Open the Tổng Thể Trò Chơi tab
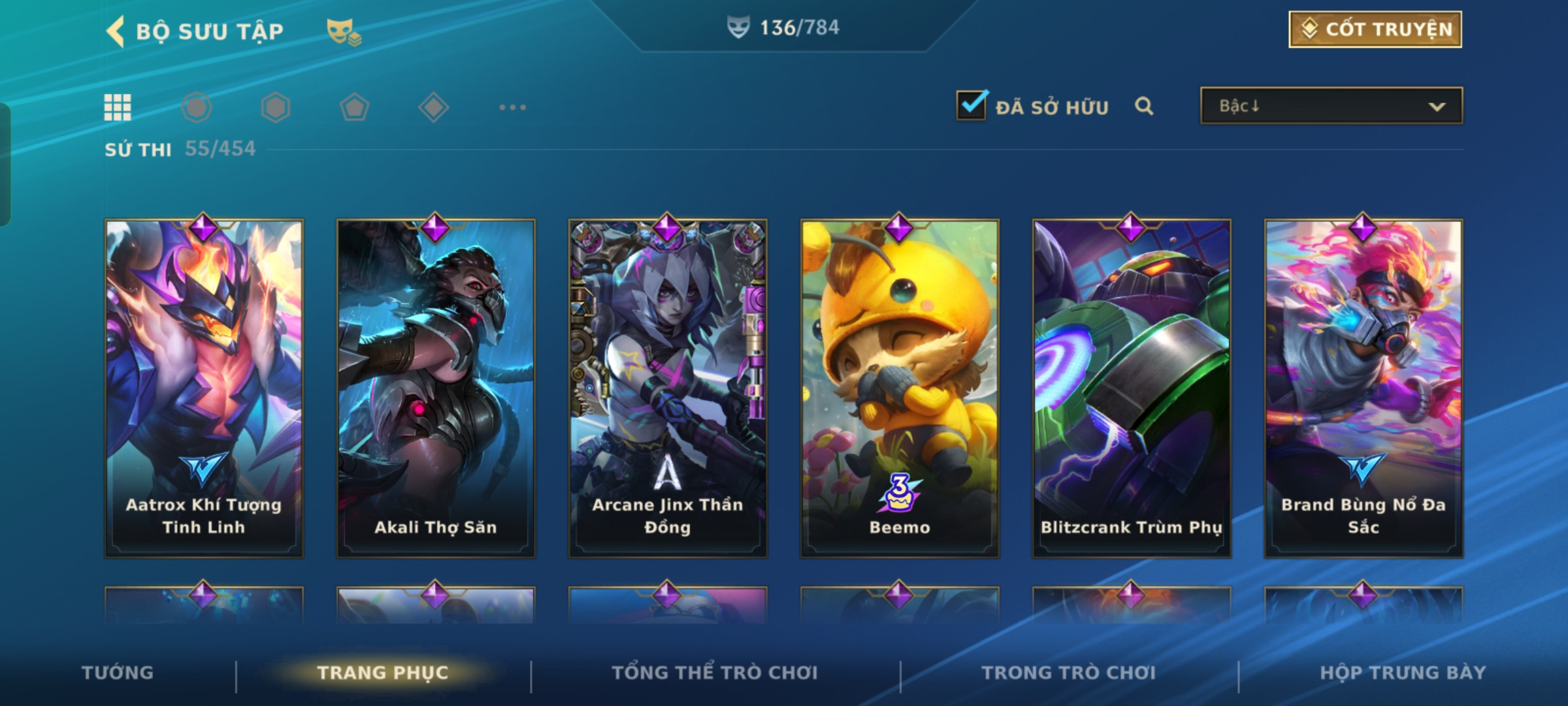This screenshot has width=1568, height=706. [x=715, y=673]
